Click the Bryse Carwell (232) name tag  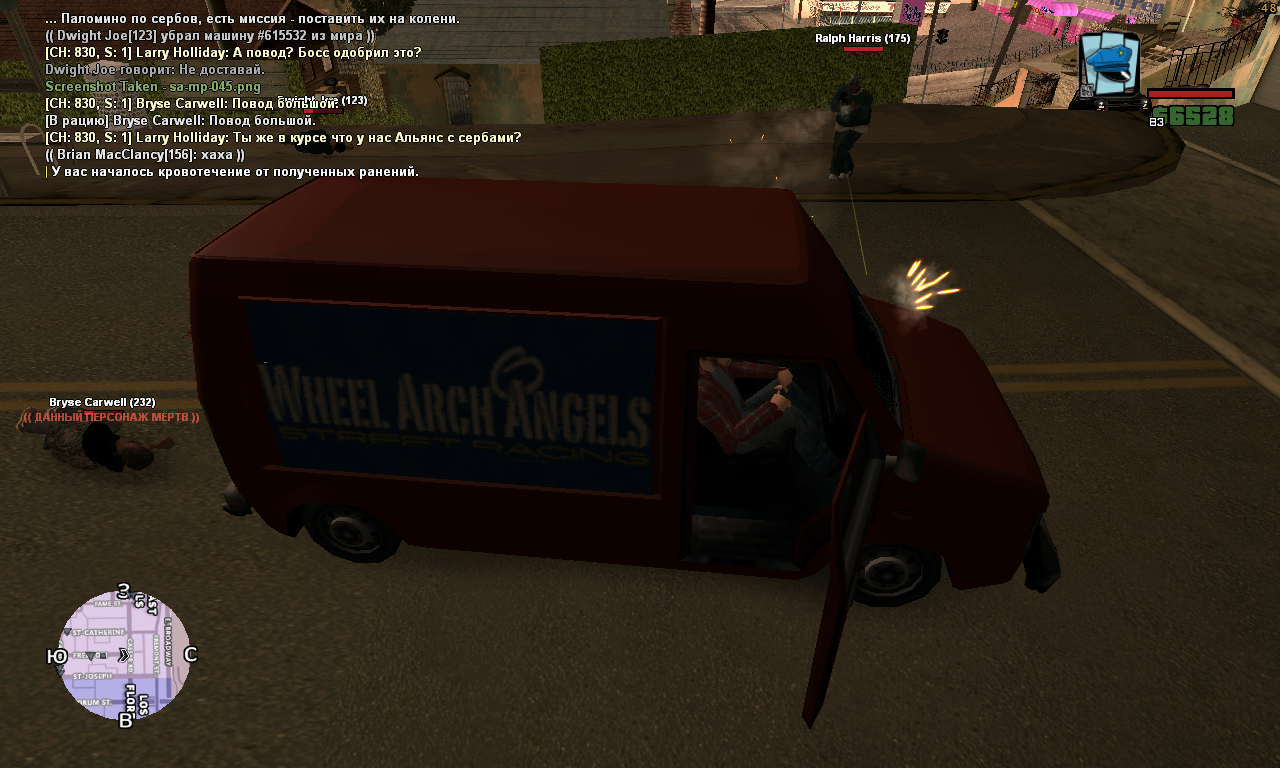pos(102,402)
